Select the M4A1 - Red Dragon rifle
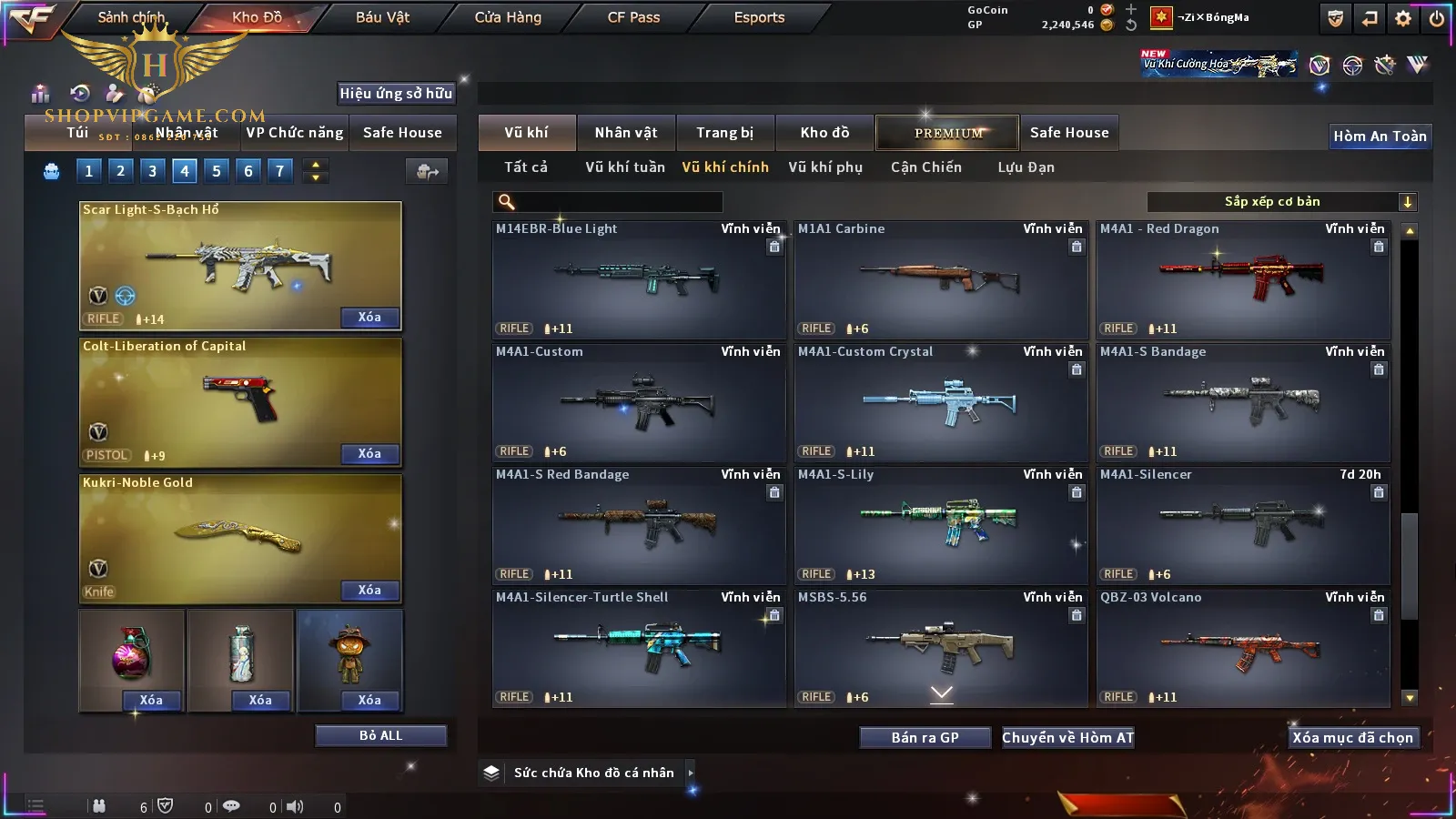Screen dimensions: 1456x819 1242,279
